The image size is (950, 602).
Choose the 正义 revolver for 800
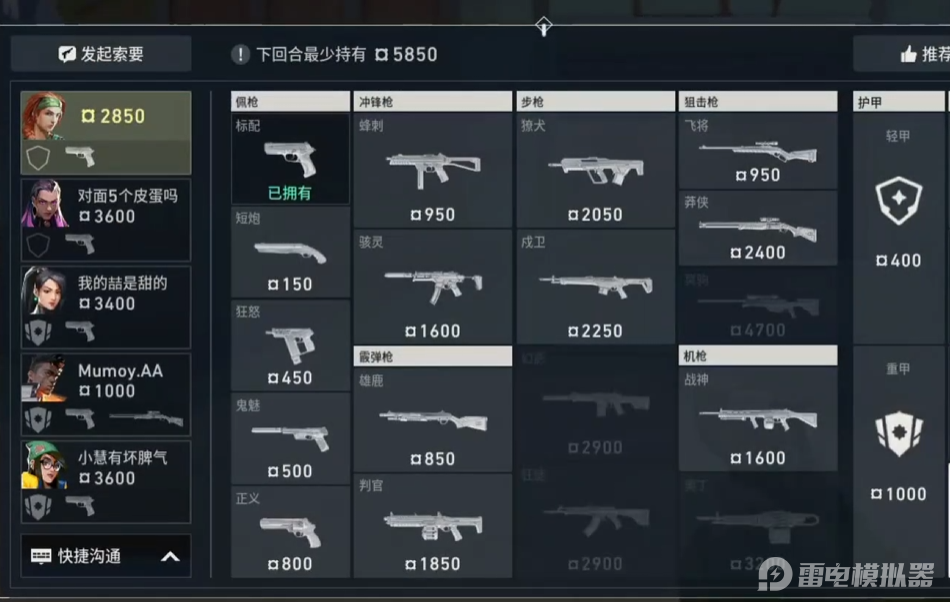coord(290,532)
